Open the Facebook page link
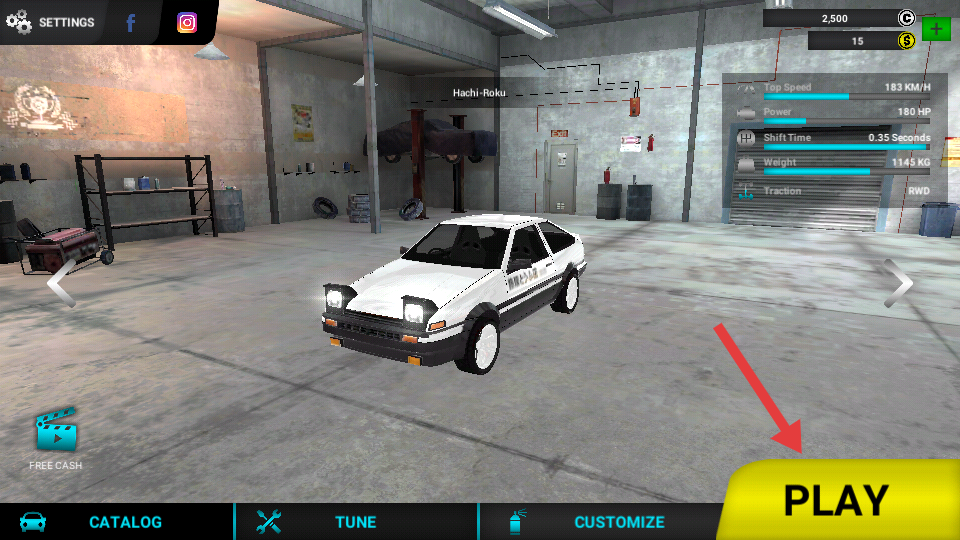This screenshot has width=960, height=540. pos(131,22)
